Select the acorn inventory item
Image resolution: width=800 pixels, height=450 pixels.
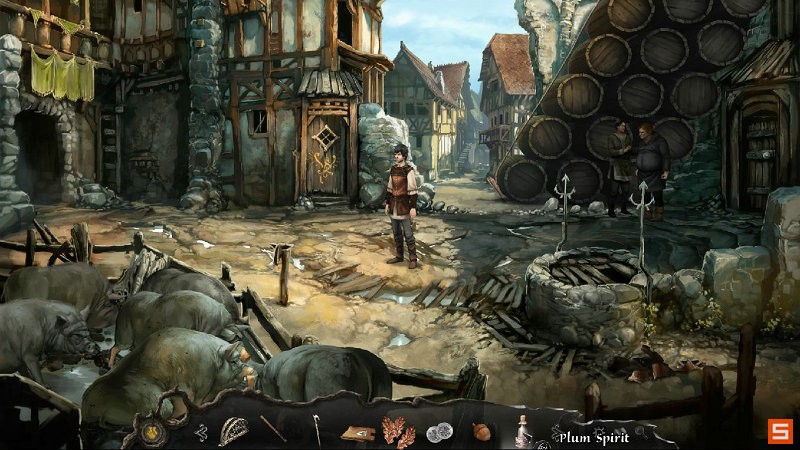[x=481, y=431]
